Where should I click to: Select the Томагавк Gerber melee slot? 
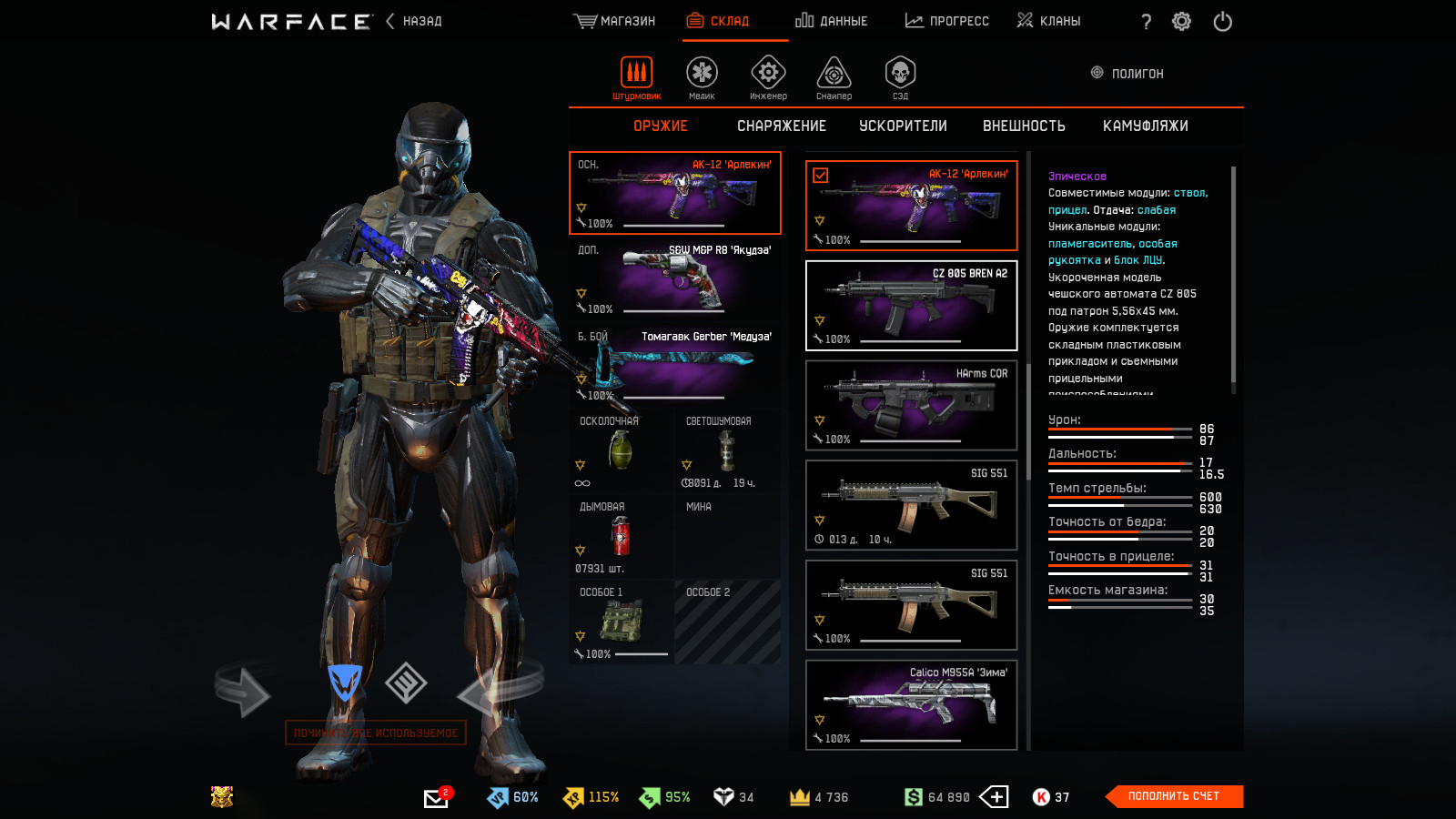pyautogui.click(x=674, y=365)
